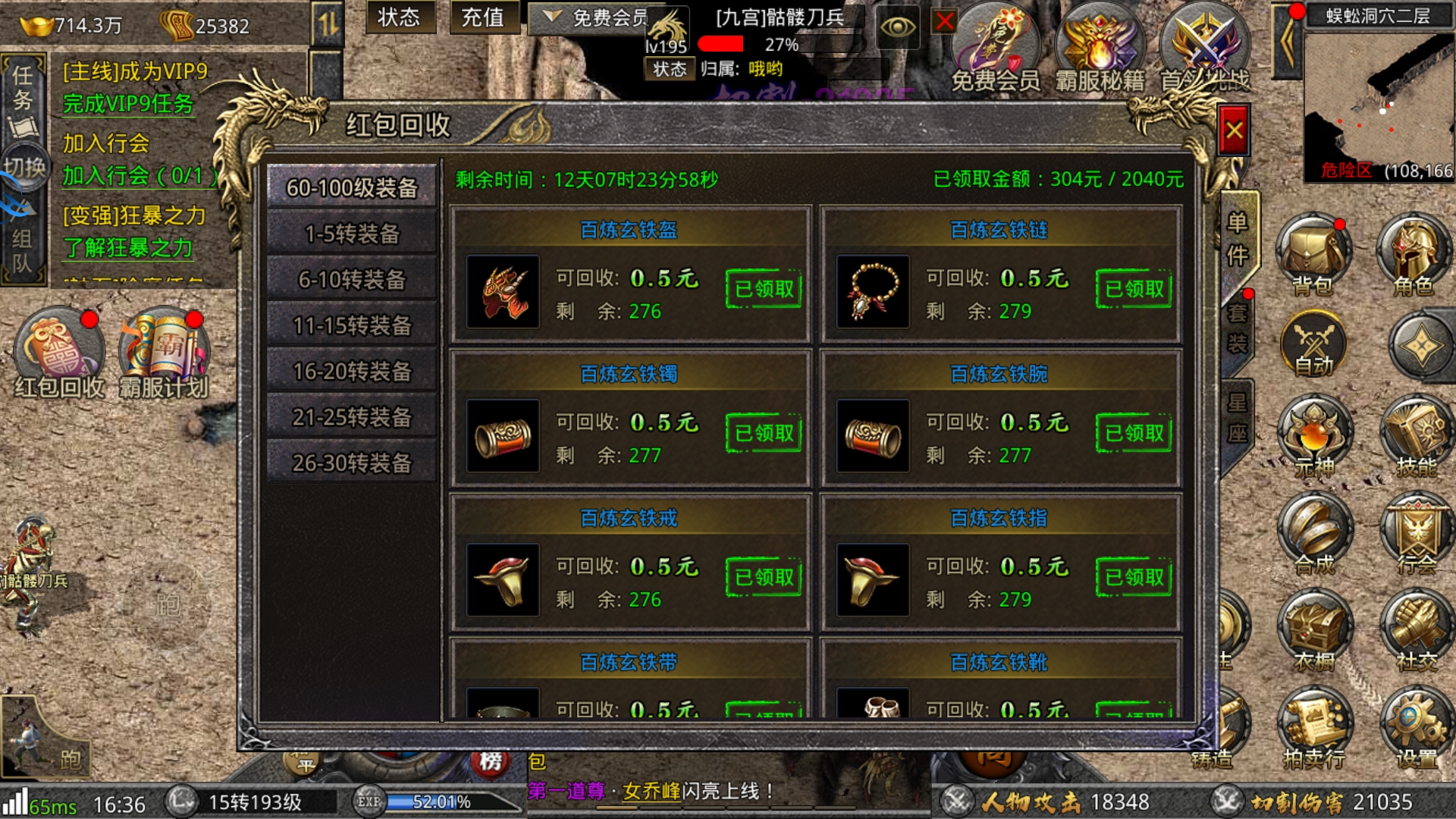Select the 1-5转装备 category
Image resolution: width=1456 pixels, height=819 pixels.
[352, 234]
